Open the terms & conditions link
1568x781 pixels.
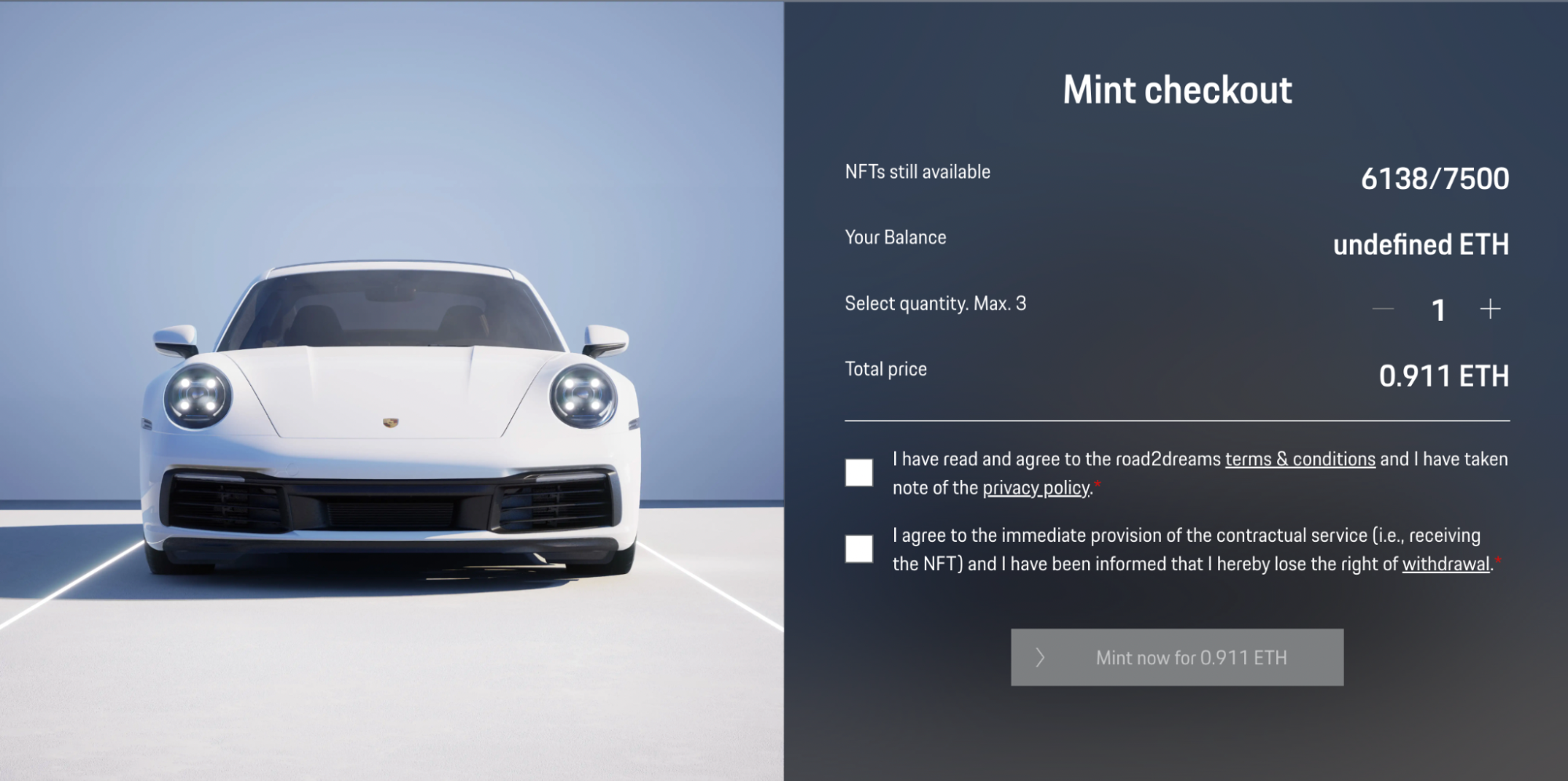pyautogui.click(x=1300, y=460)
